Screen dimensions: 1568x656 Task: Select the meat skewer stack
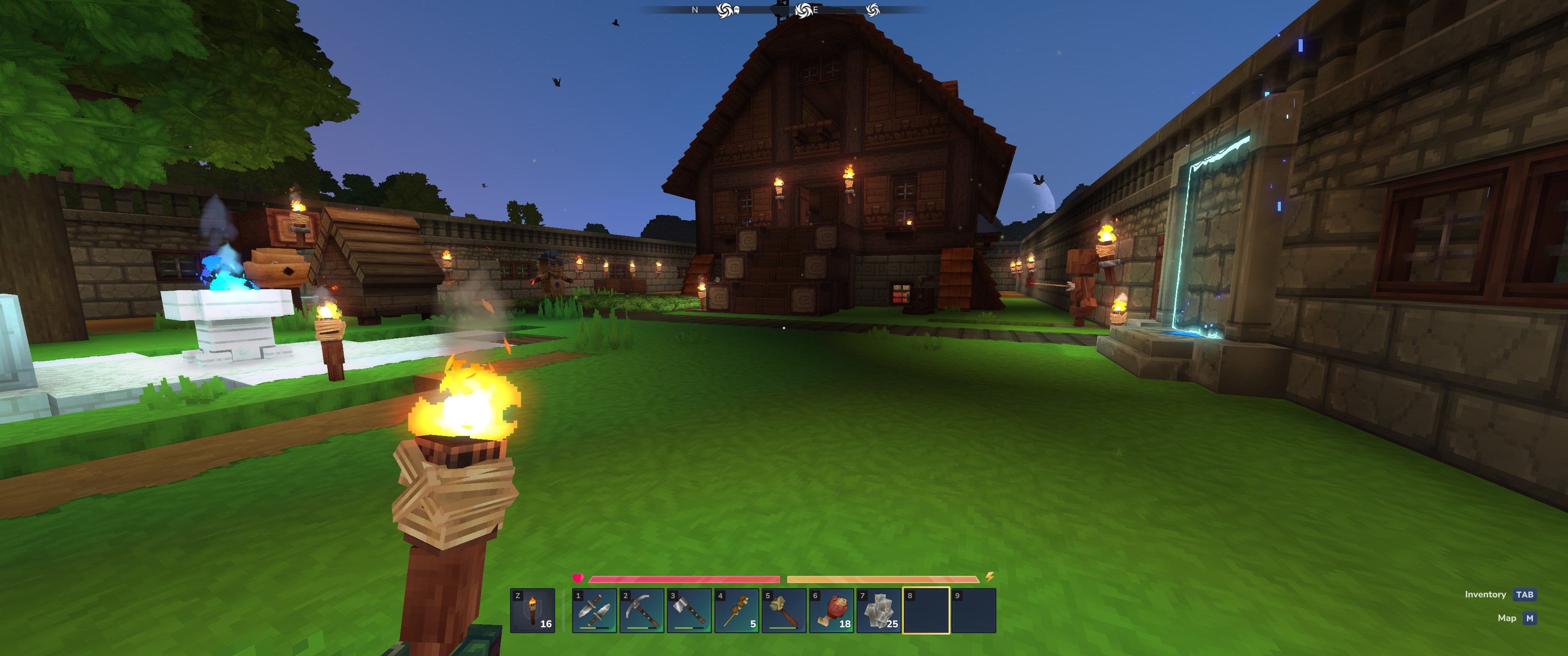click(x=737, y=610)
